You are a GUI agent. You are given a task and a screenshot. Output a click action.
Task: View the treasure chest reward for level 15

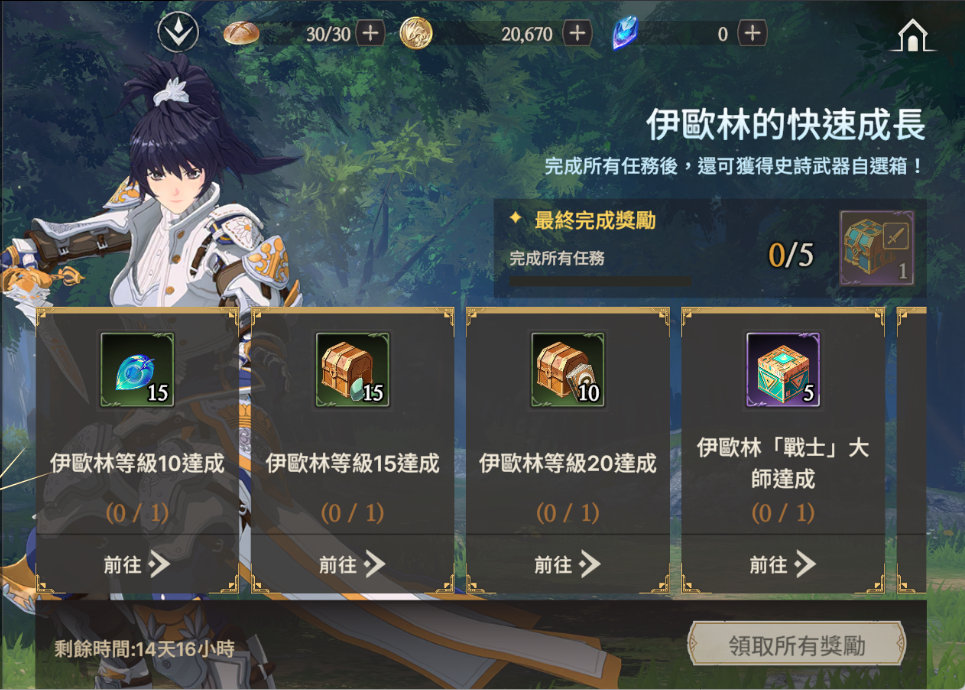click(x=352, y=370)
